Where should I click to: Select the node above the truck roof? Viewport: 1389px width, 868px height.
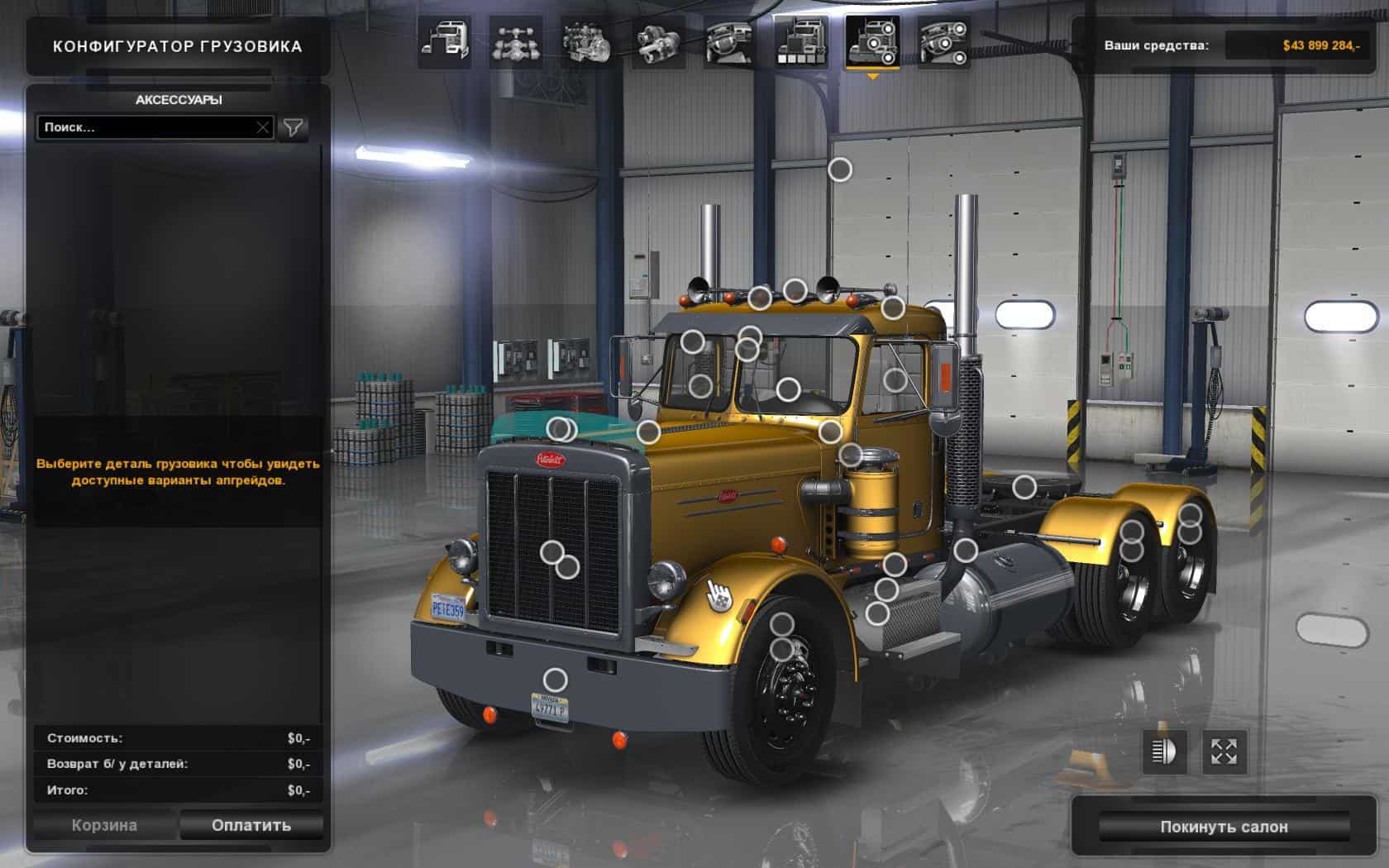840,169
